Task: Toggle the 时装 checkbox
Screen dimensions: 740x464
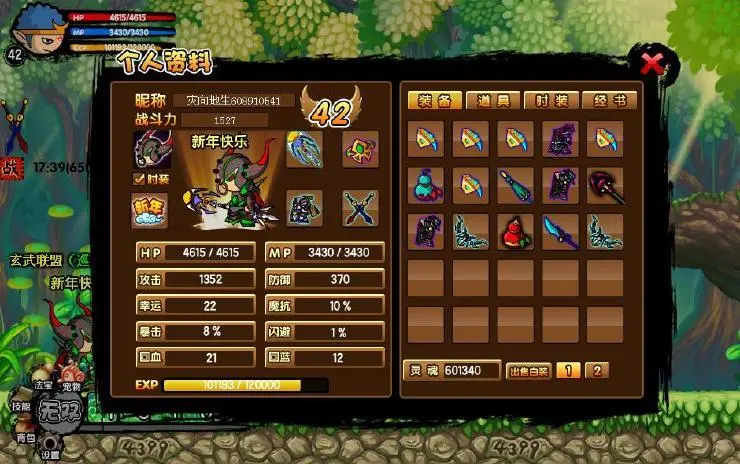Action: click(x=140, y=179)
